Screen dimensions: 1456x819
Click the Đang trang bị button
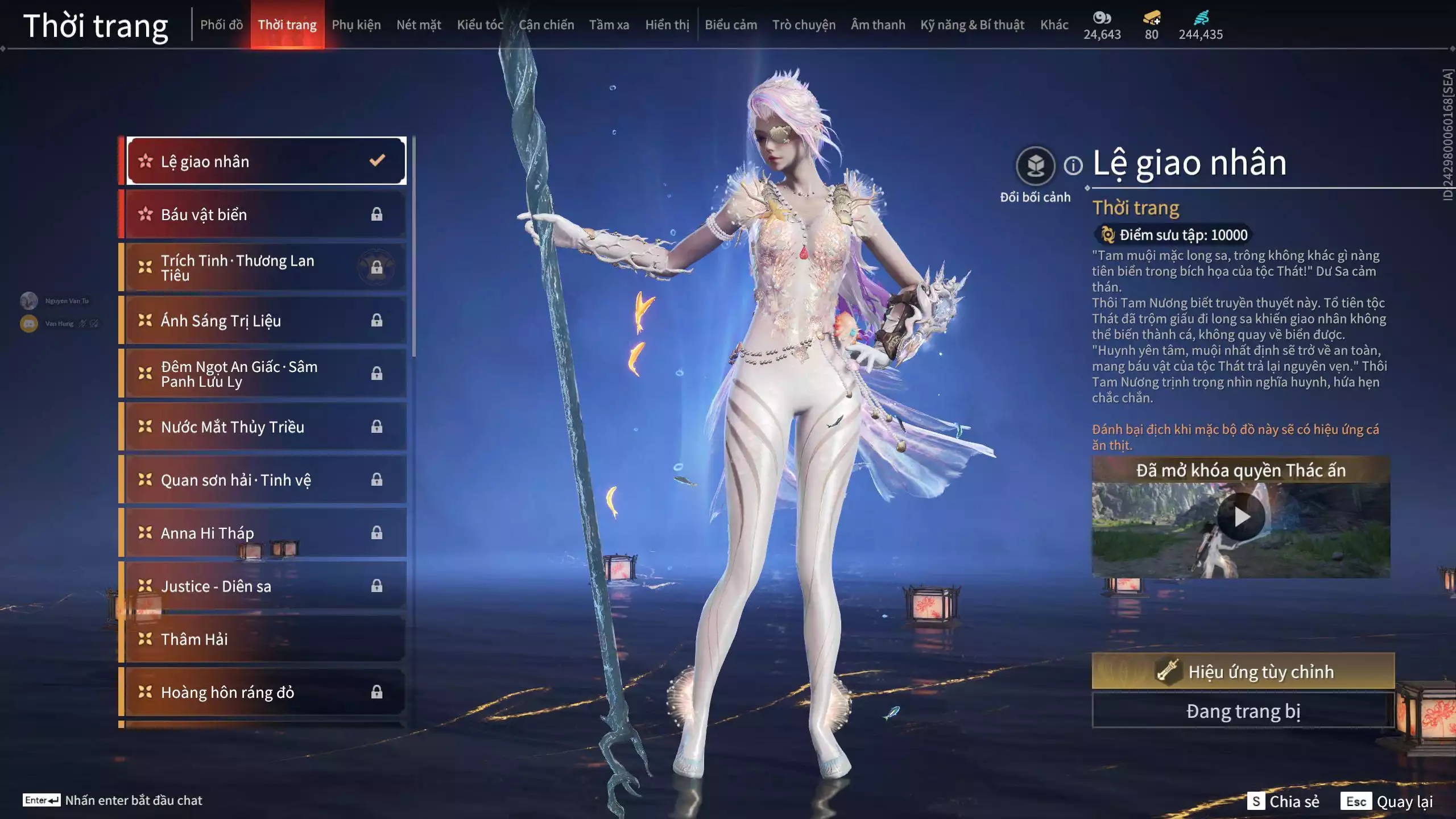click(1243, 711)
